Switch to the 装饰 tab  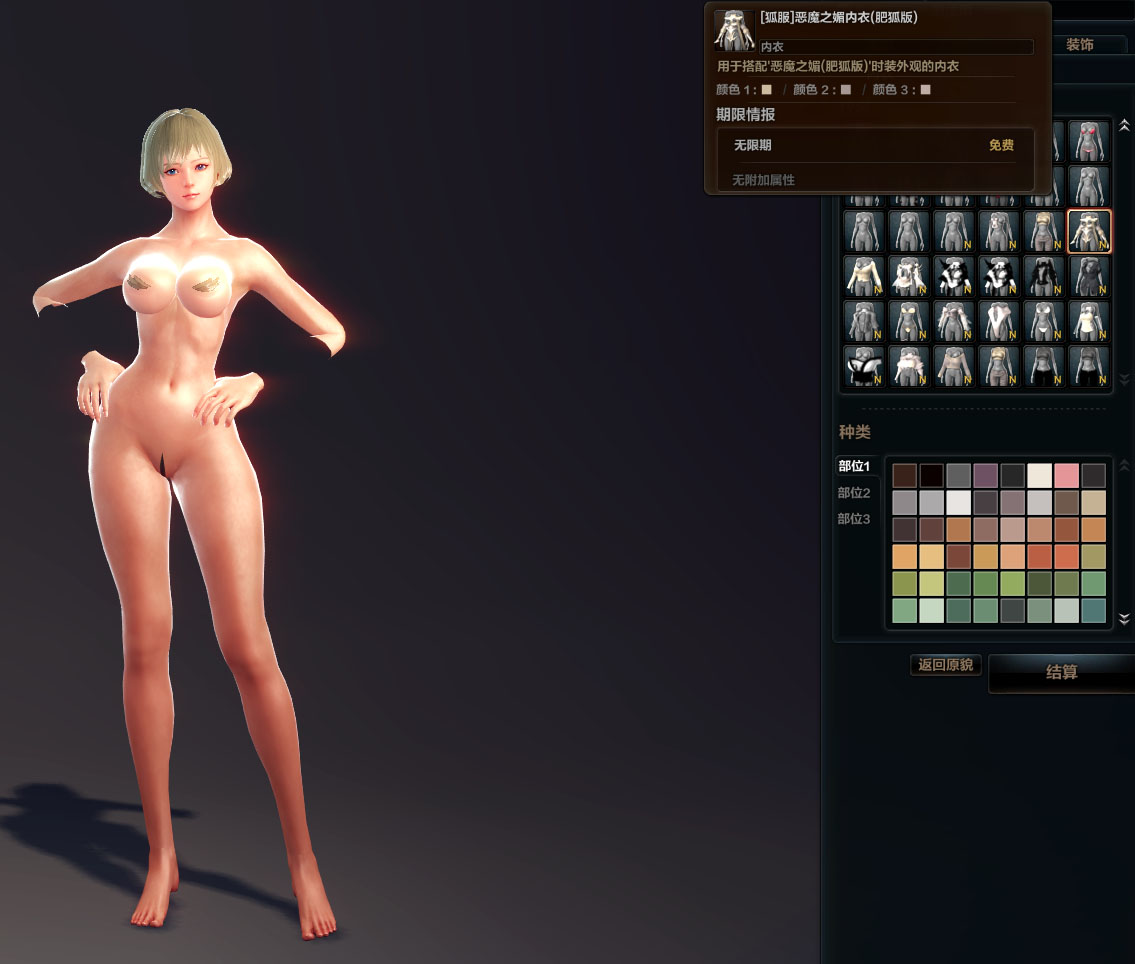(1079, 45)
